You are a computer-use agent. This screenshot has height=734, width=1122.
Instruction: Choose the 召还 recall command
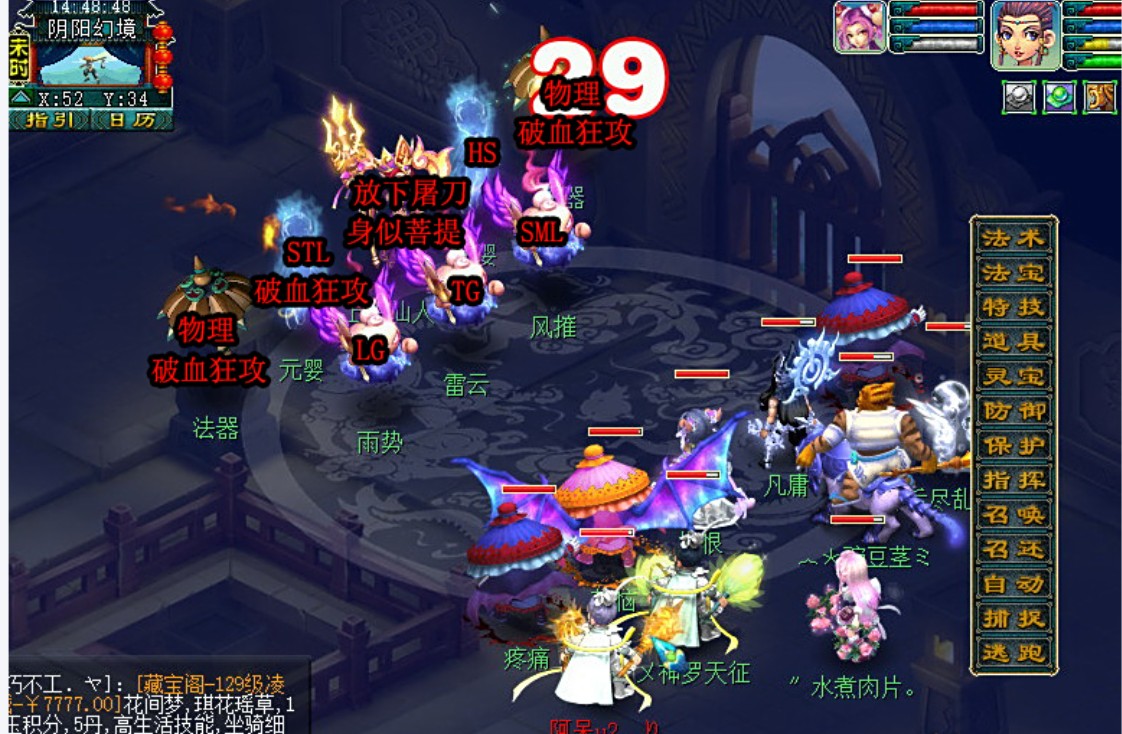[x=1013, y=550]
